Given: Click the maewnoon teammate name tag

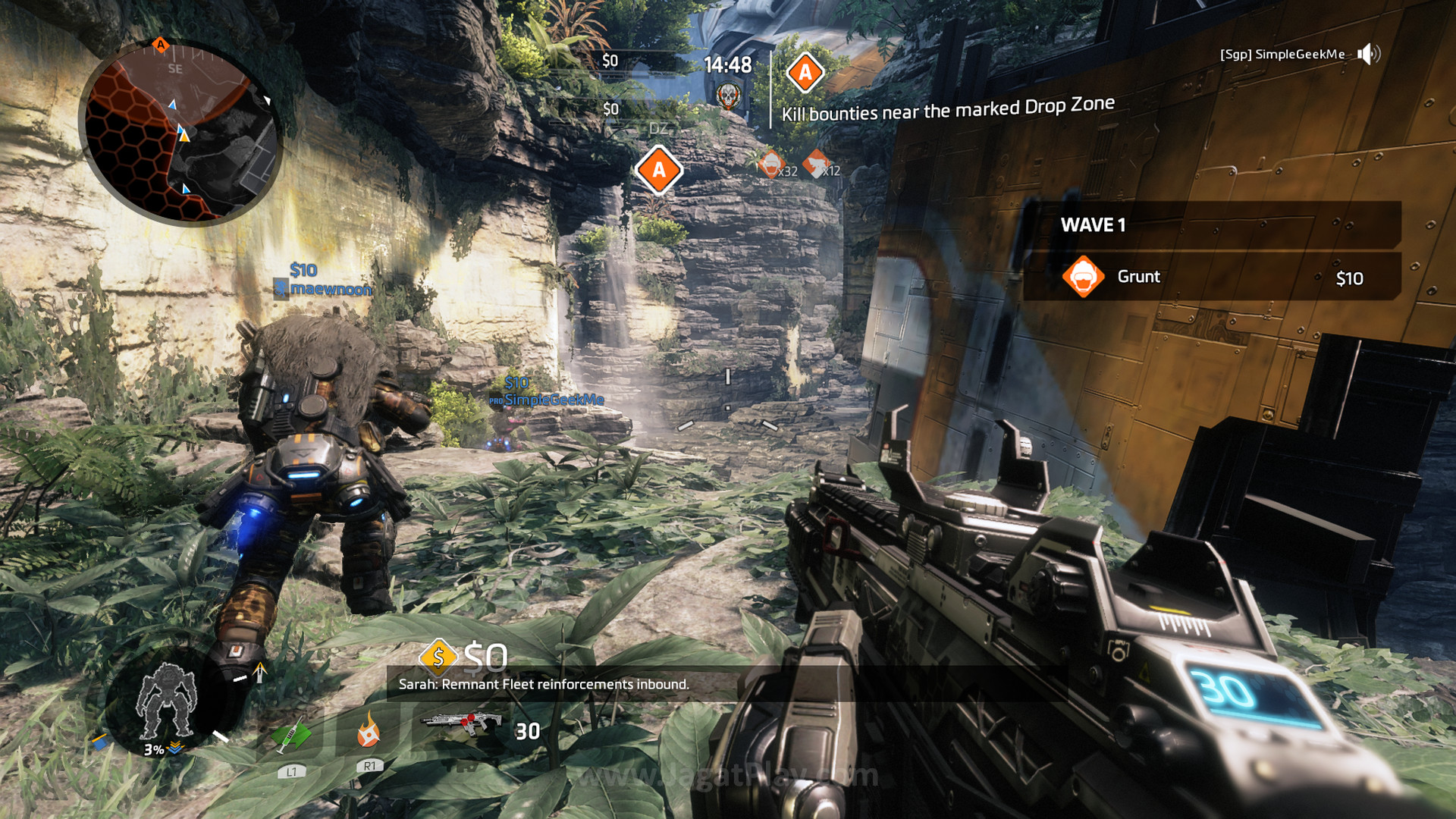Looking at the screenshot, I should [330, 289].
